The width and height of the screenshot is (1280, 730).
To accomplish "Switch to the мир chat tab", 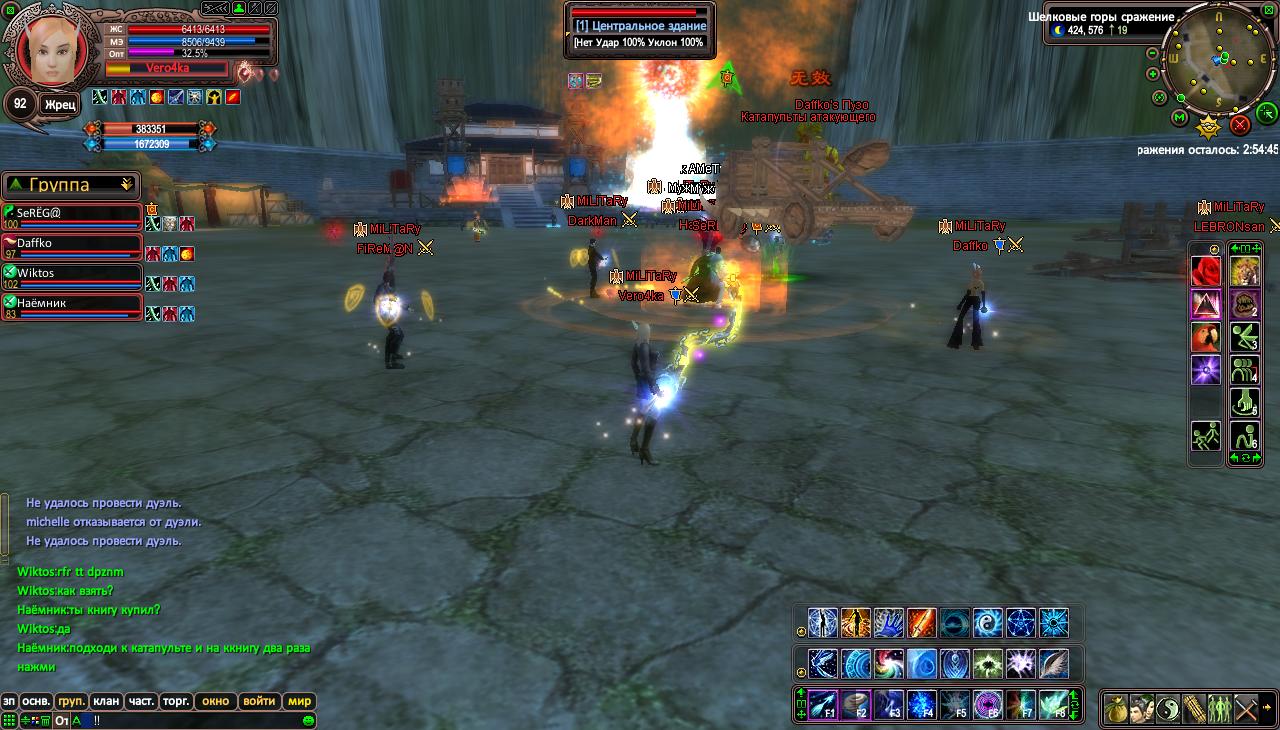I will (300, 701).
